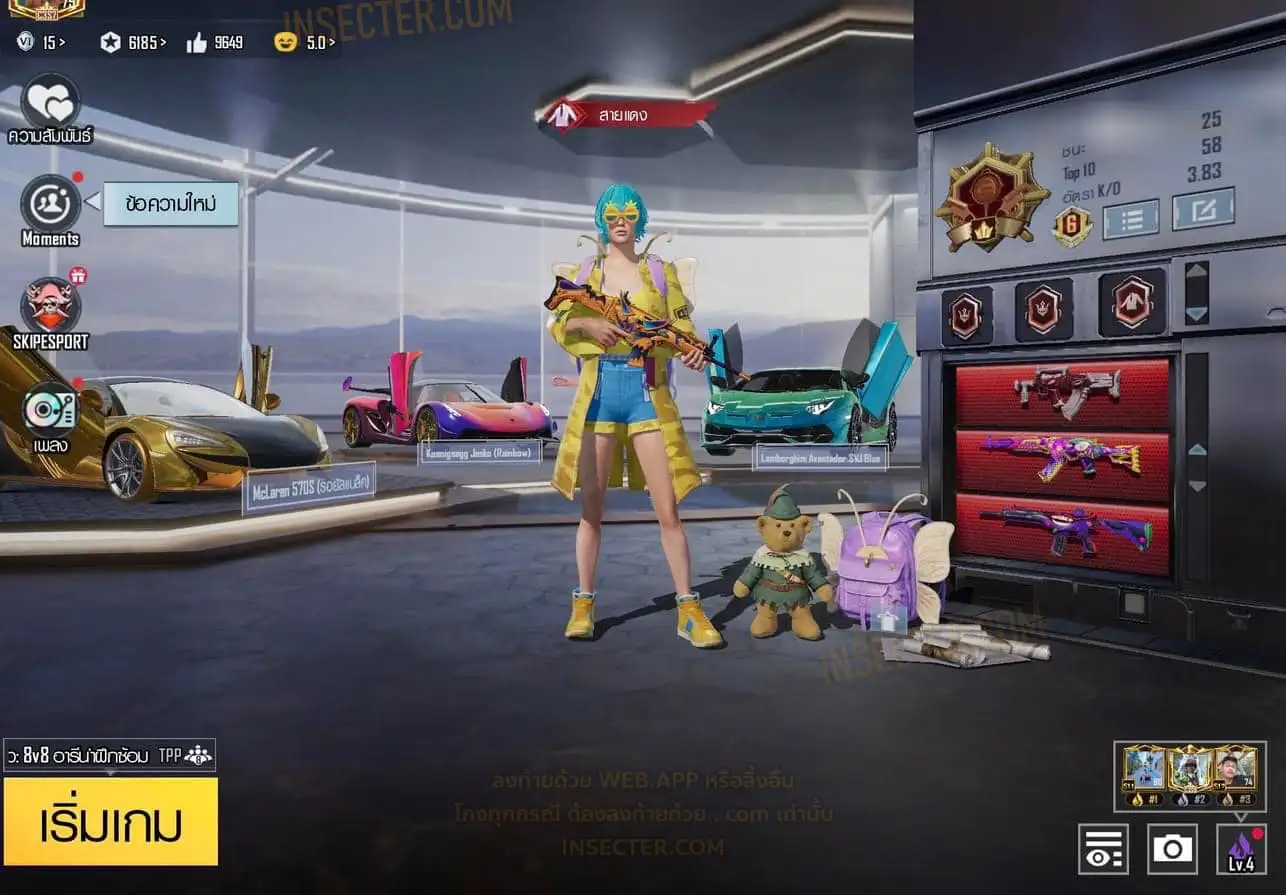
Task: Tap the thumbs-up likes counter
Action: coord(215,42)
